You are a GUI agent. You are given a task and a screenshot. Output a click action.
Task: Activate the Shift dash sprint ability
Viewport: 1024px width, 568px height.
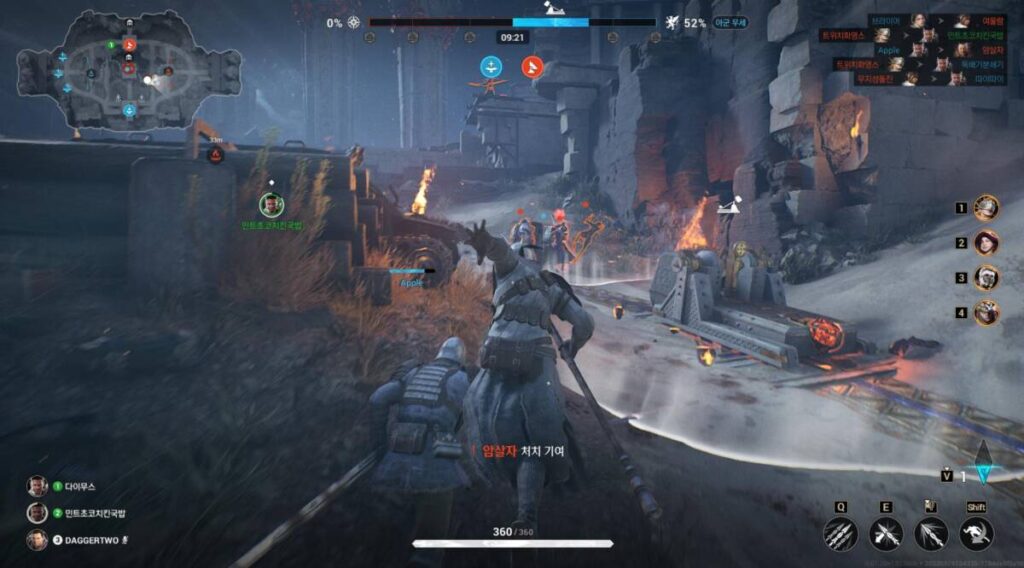976,534
